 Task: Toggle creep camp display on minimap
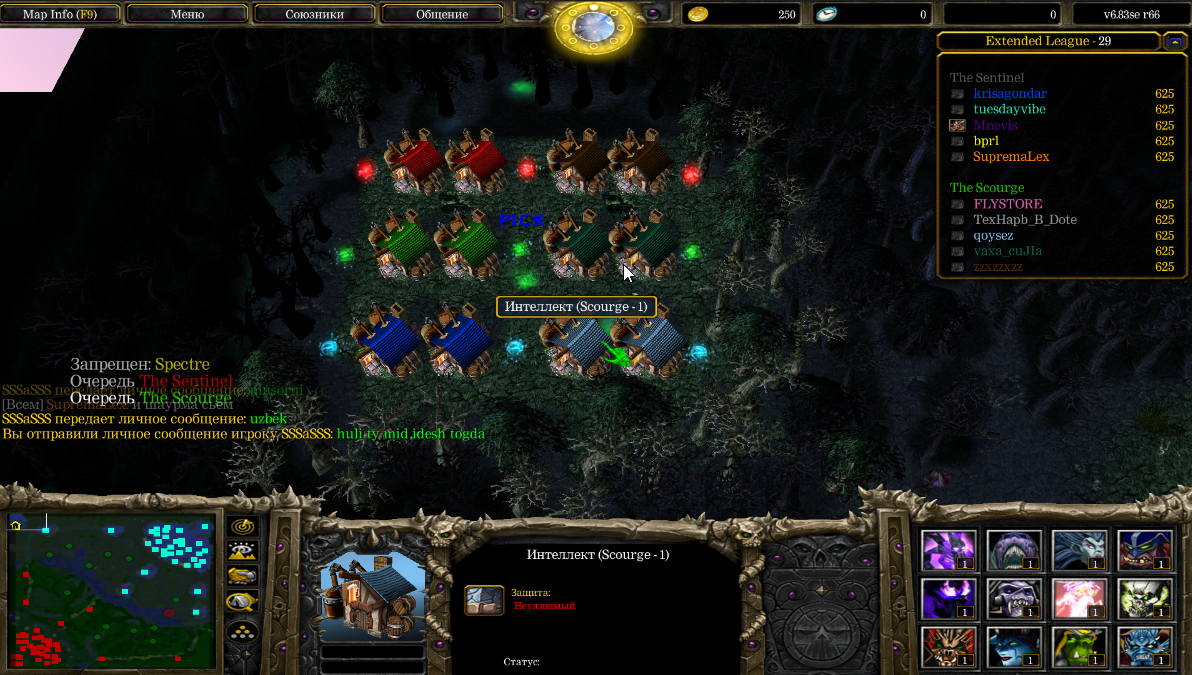pos(243,601)
